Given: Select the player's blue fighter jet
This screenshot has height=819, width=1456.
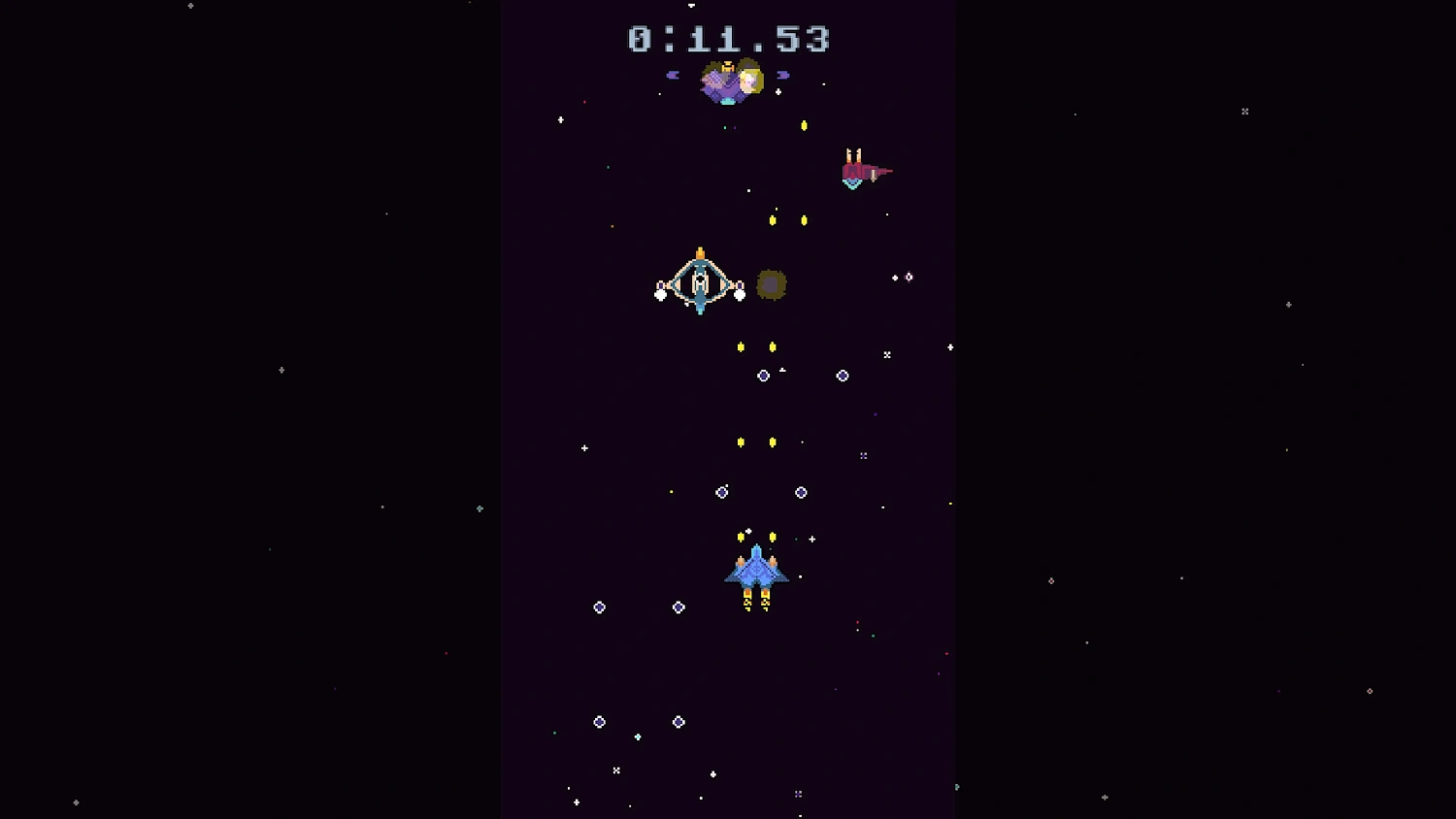Looking at the screenshot, I should tap(756, 571).
